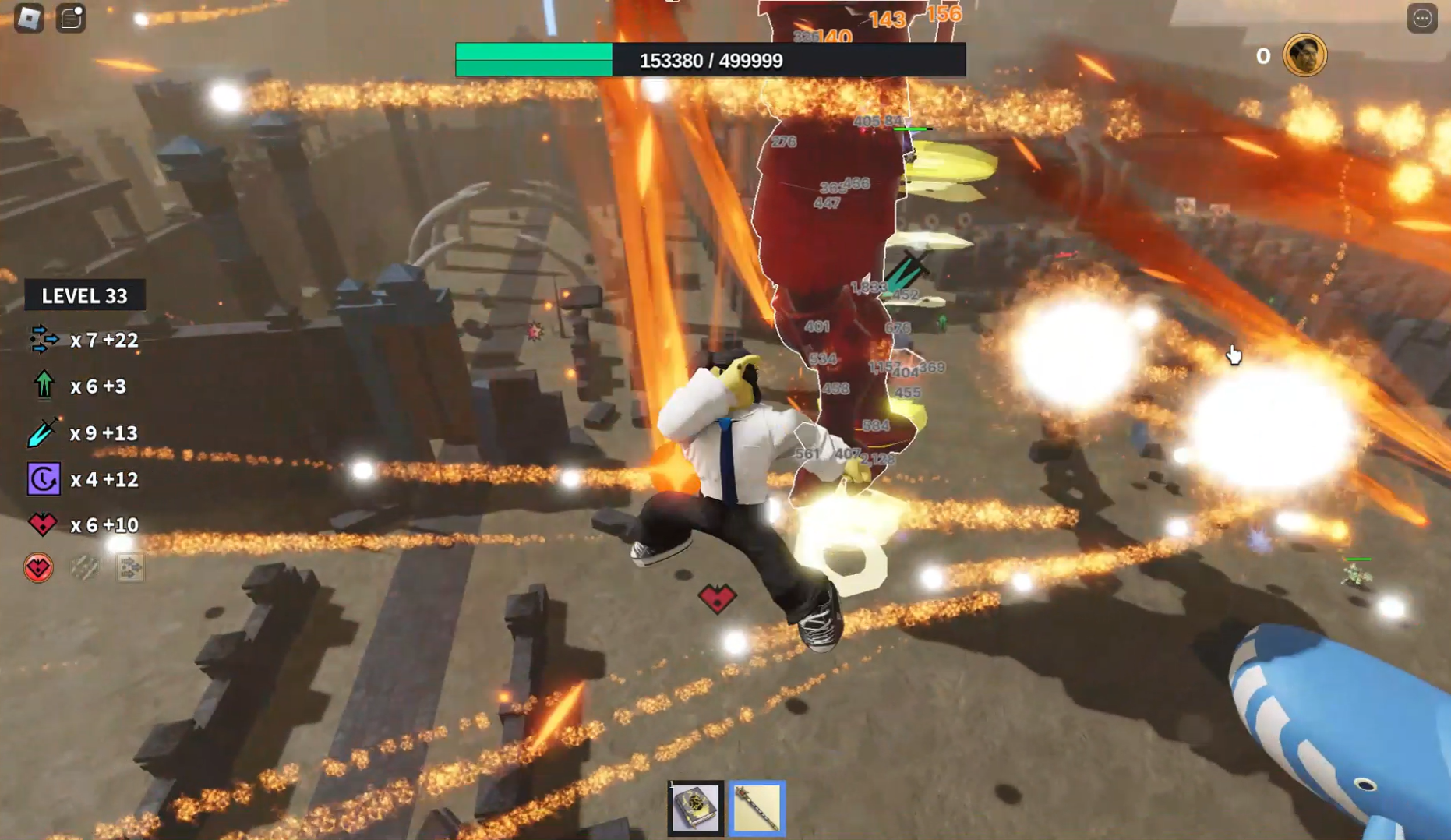This screenshot has width=1451, height=840.
Task: Click the cyan sword upgrade icon
Action: 44,432
